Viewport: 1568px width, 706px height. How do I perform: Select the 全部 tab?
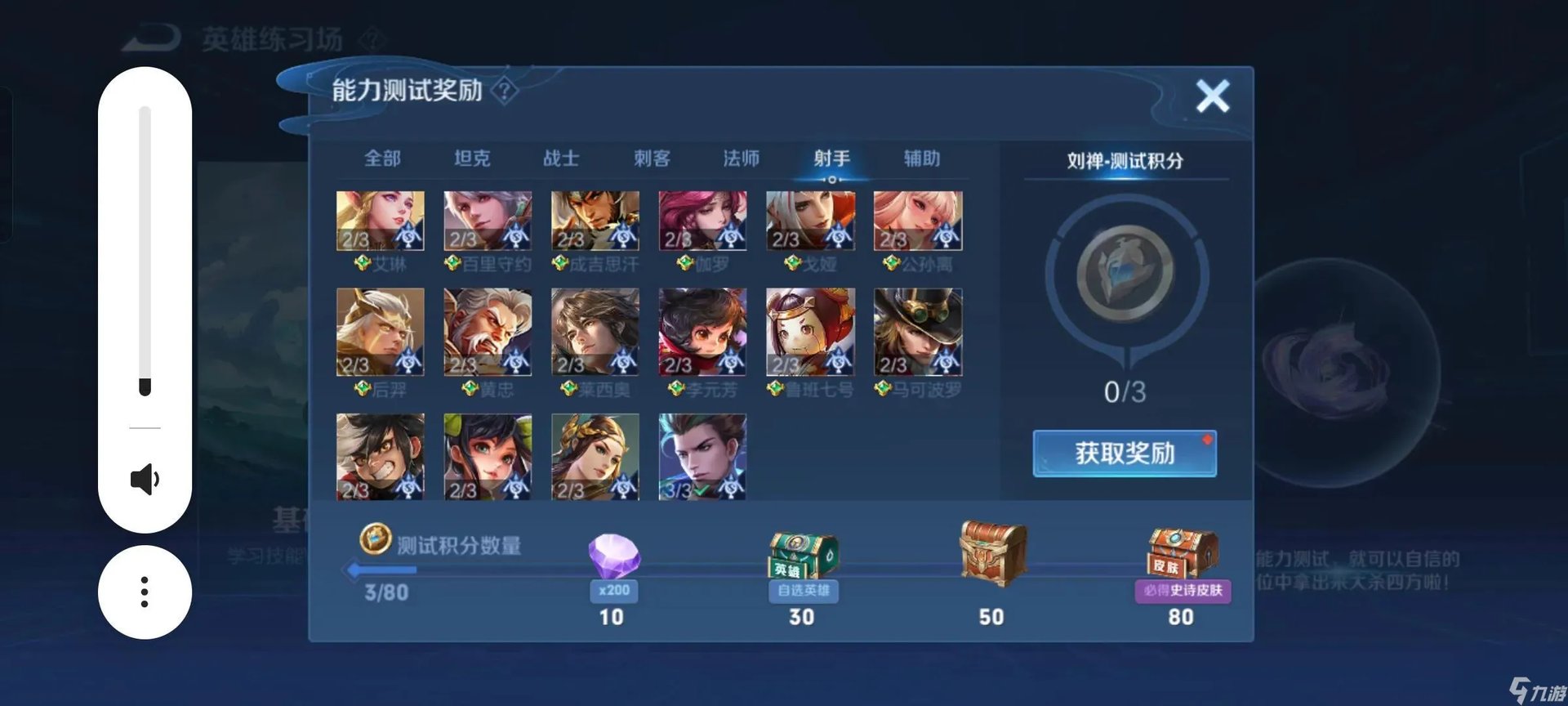point(382,158)
